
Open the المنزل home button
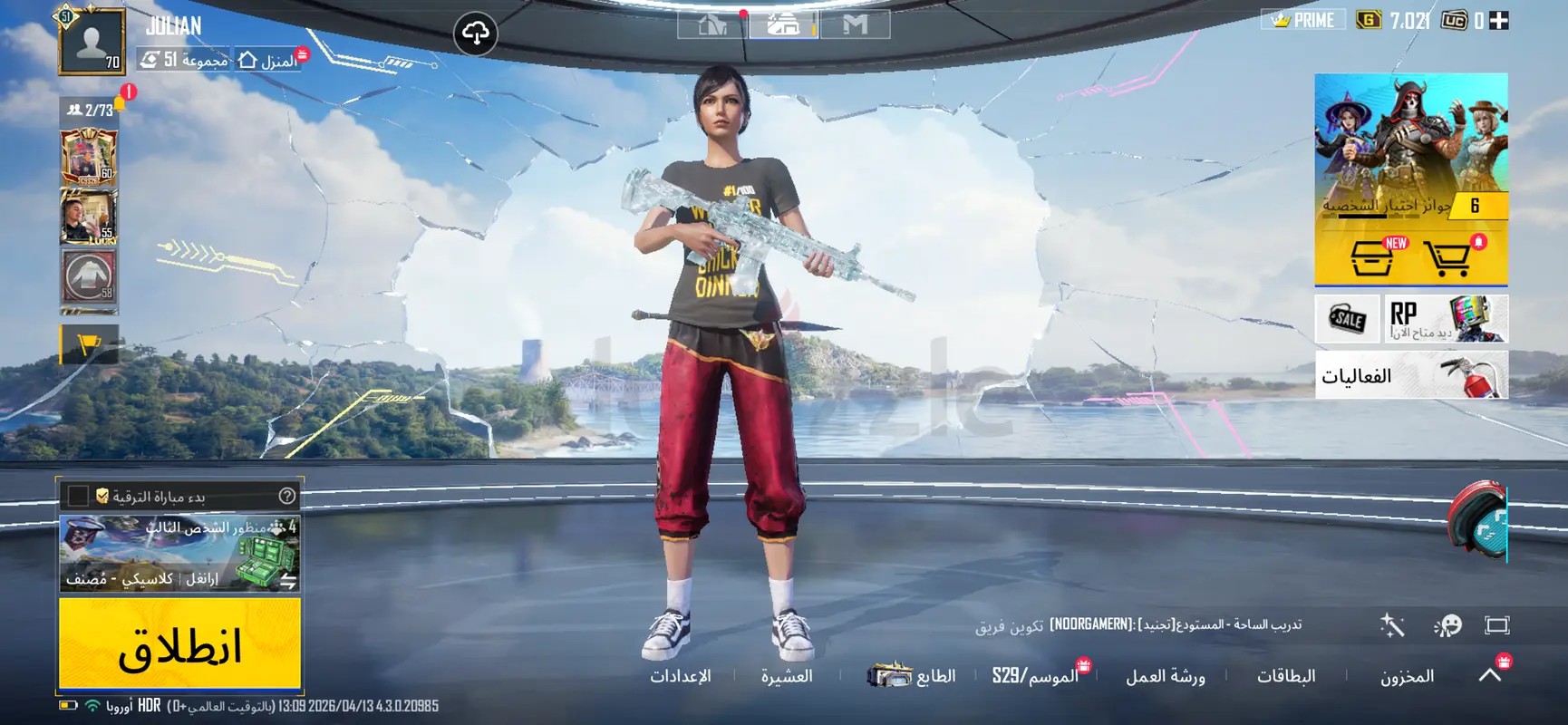point(268,61)
